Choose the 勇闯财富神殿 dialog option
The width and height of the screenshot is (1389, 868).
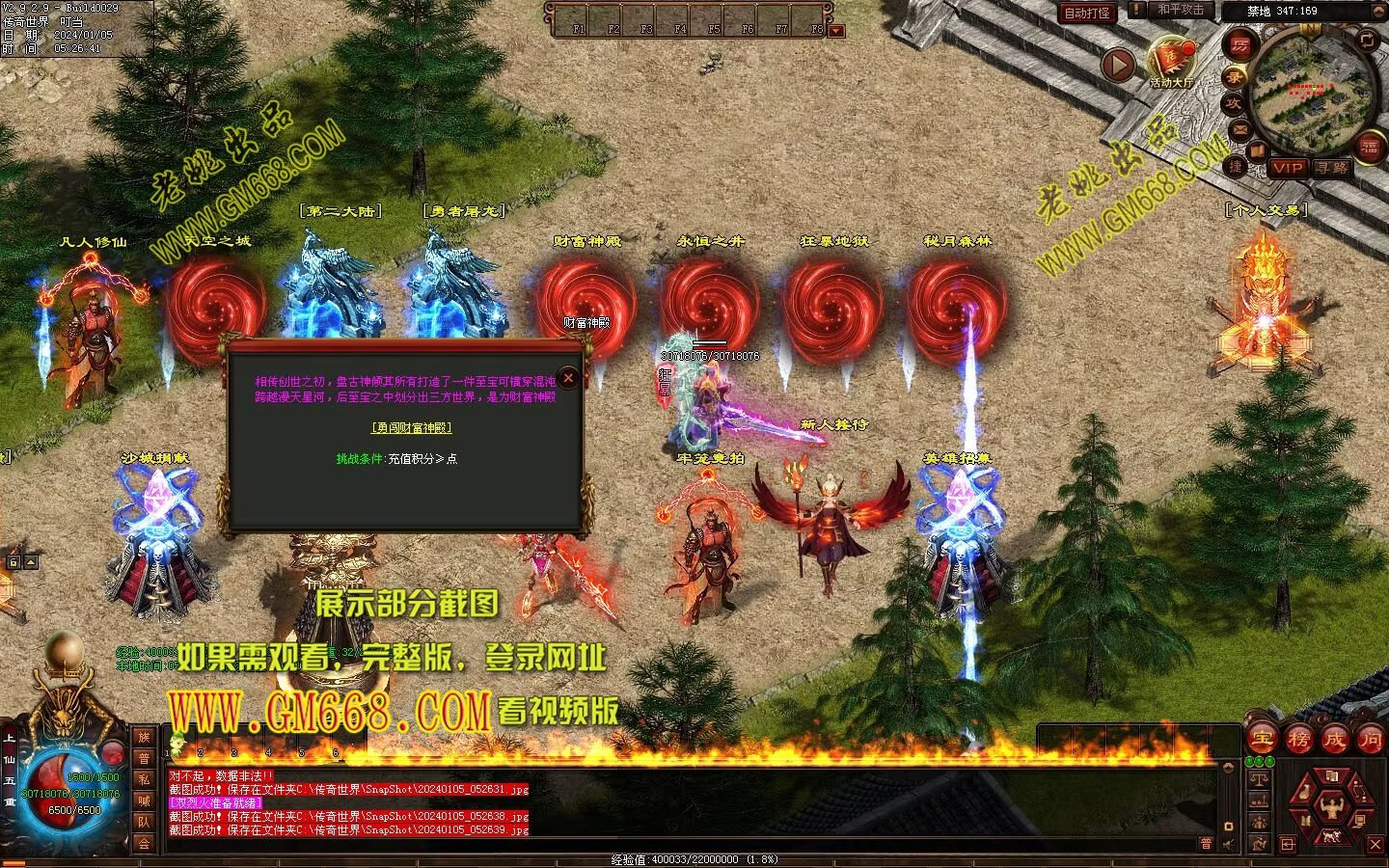pyautogui.click(x=412, y=427)
